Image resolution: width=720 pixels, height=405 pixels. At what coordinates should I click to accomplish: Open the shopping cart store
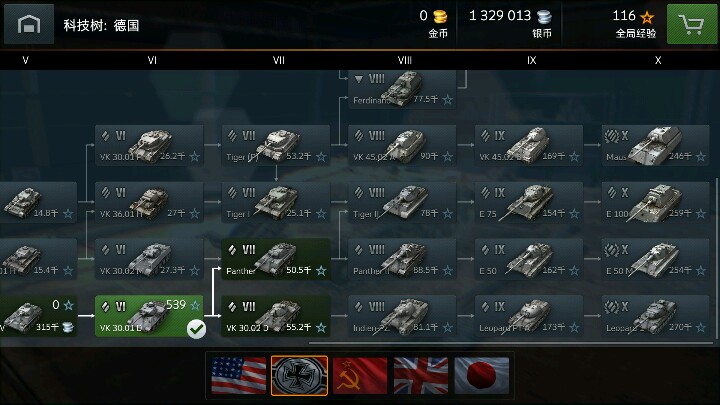tap(689, 23)
